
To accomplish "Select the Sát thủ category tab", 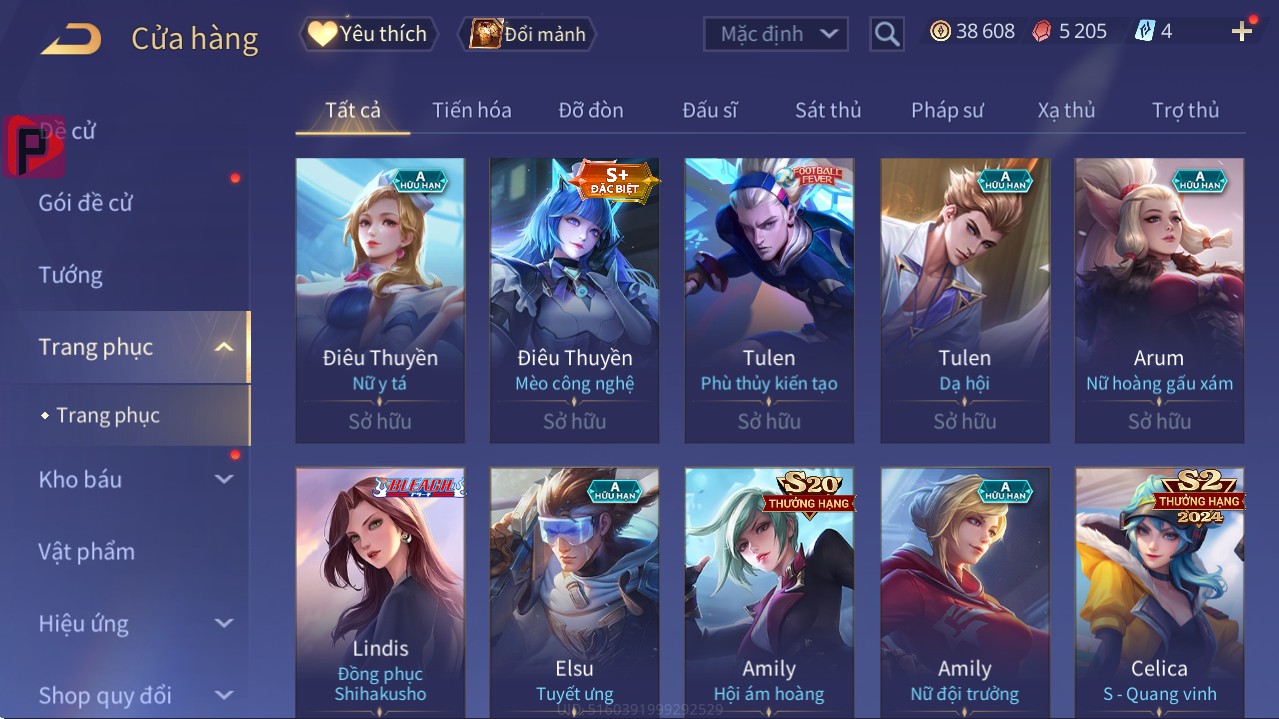I will tap(828, 110).
